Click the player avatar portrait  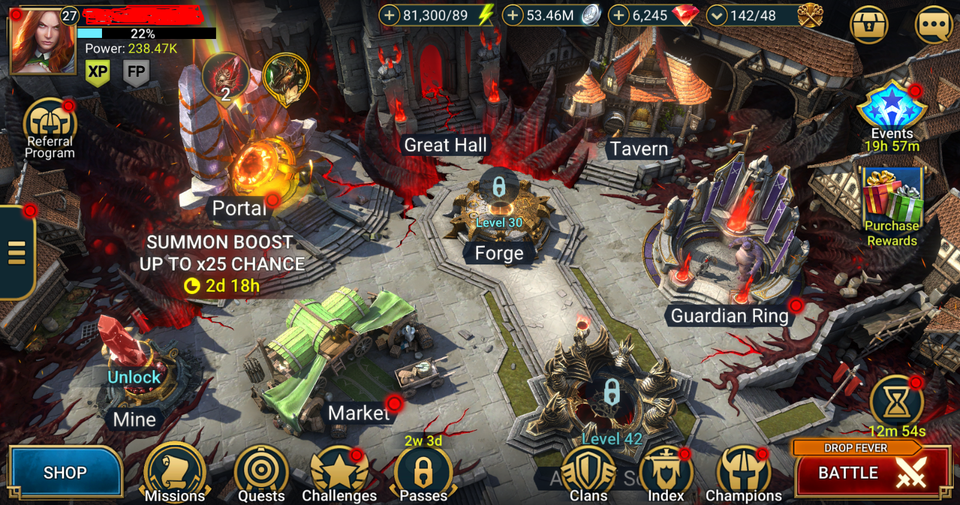coord(43,41)
